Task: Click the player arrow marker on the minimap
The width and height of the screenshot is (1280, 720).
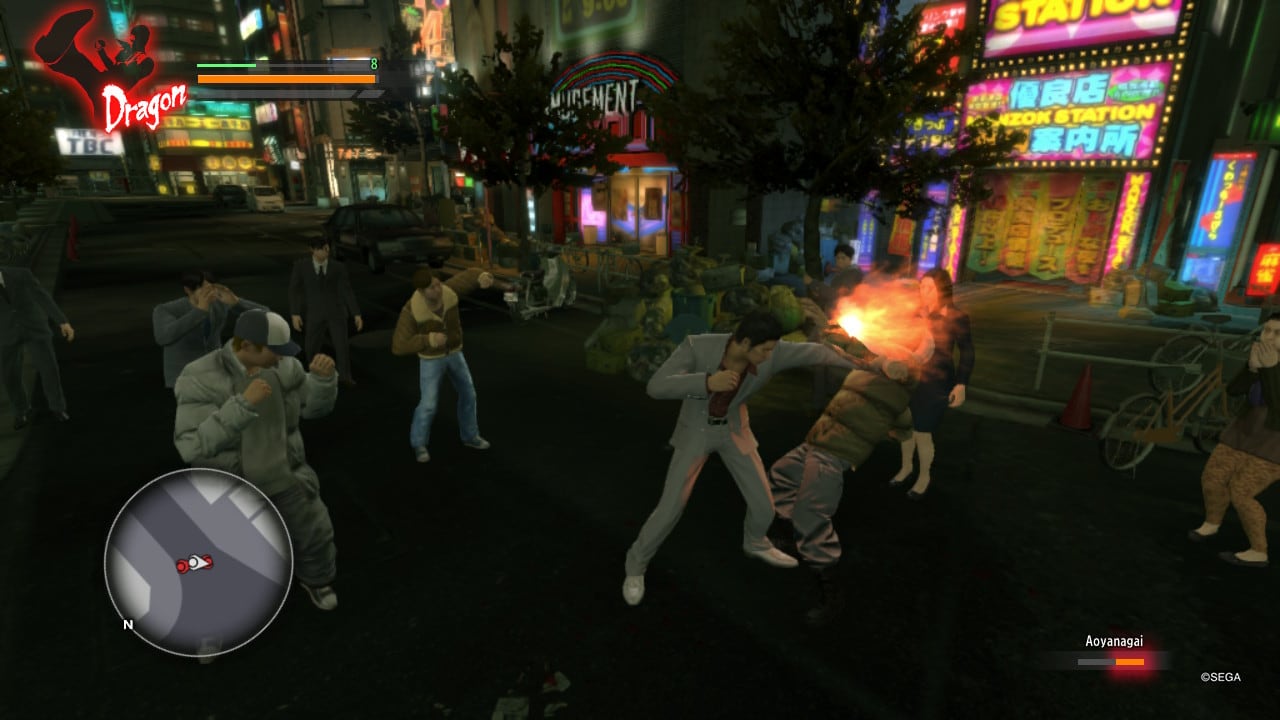Action: 200,563
